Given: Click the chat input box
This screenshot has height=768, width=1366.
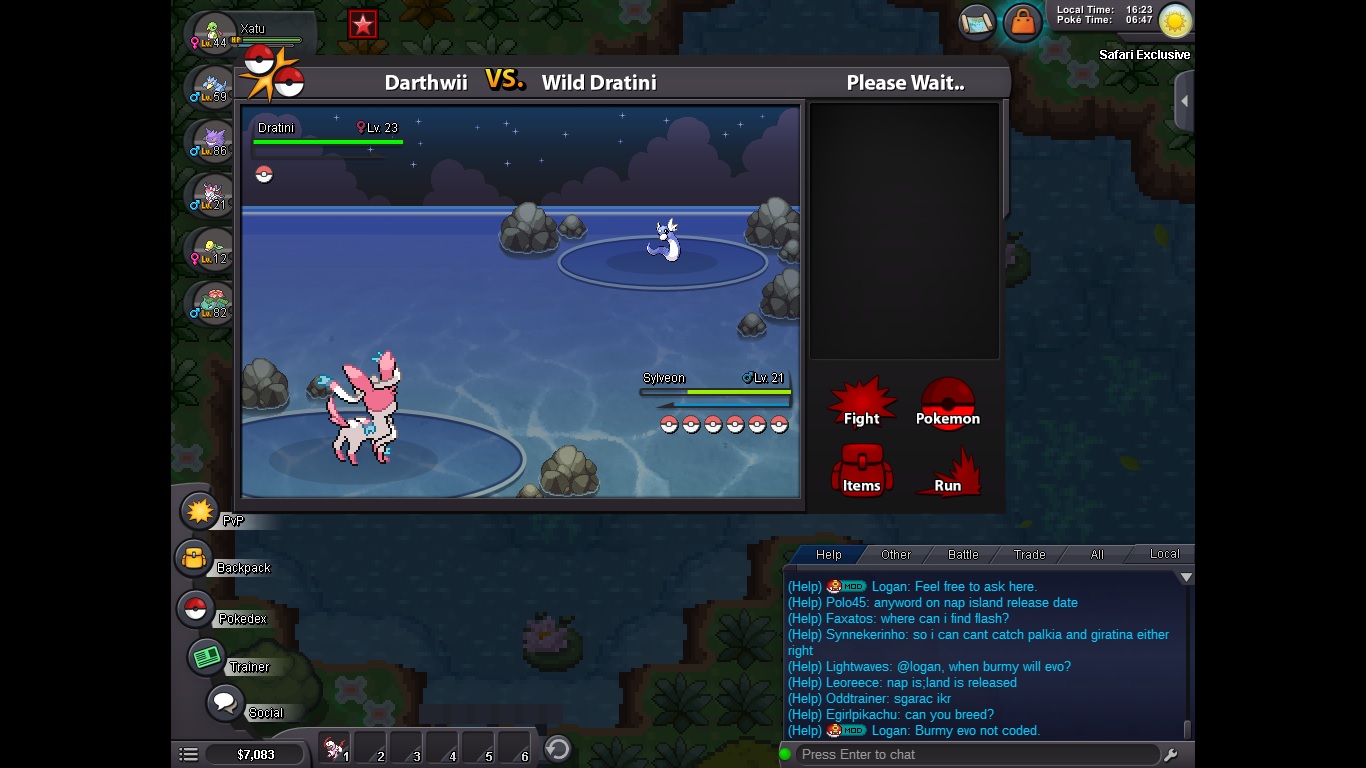Looking at the screenshot, I should pyautogui.click(x=975, y=754).
